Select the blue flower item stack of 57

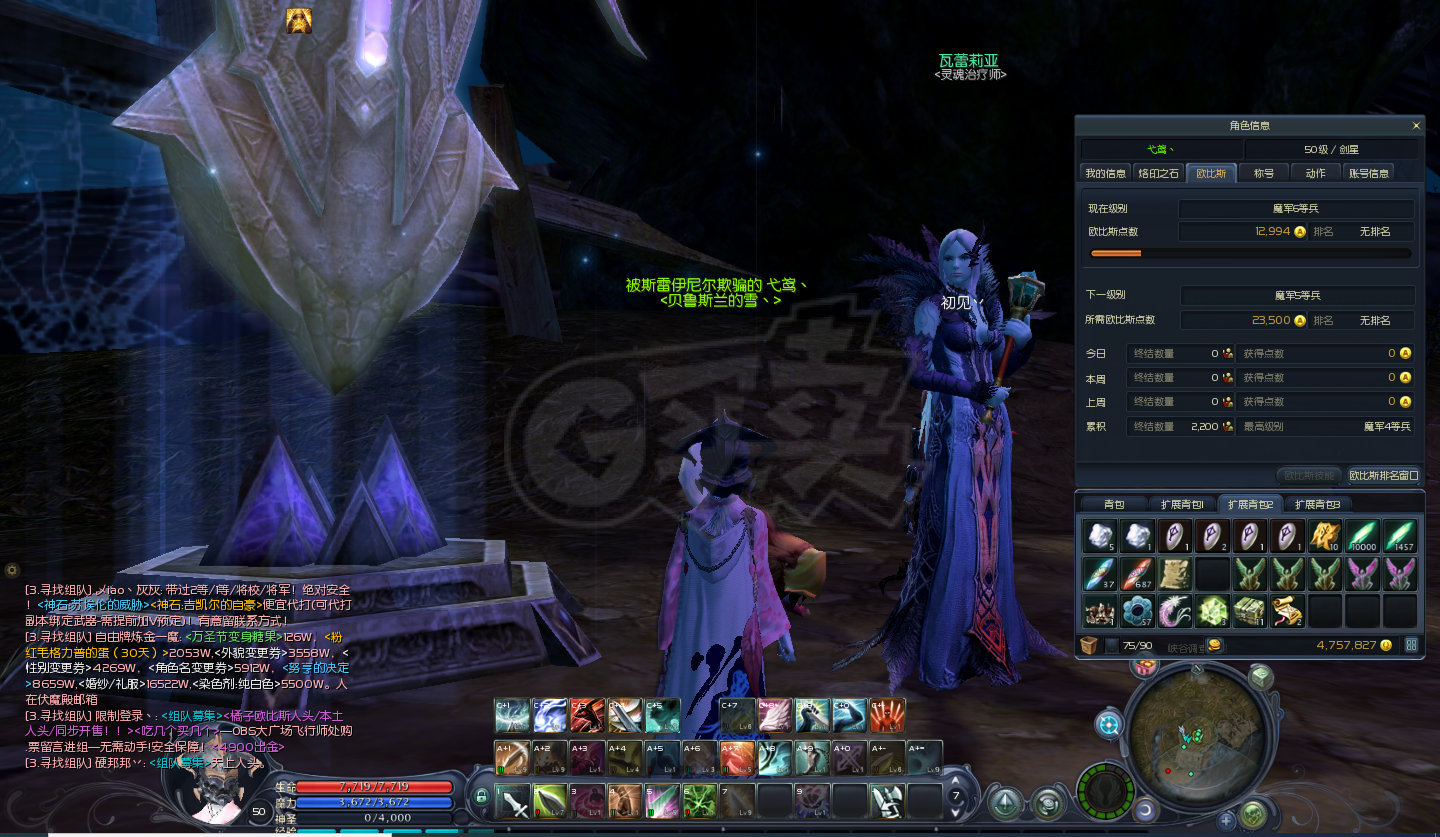(1138, 610)
